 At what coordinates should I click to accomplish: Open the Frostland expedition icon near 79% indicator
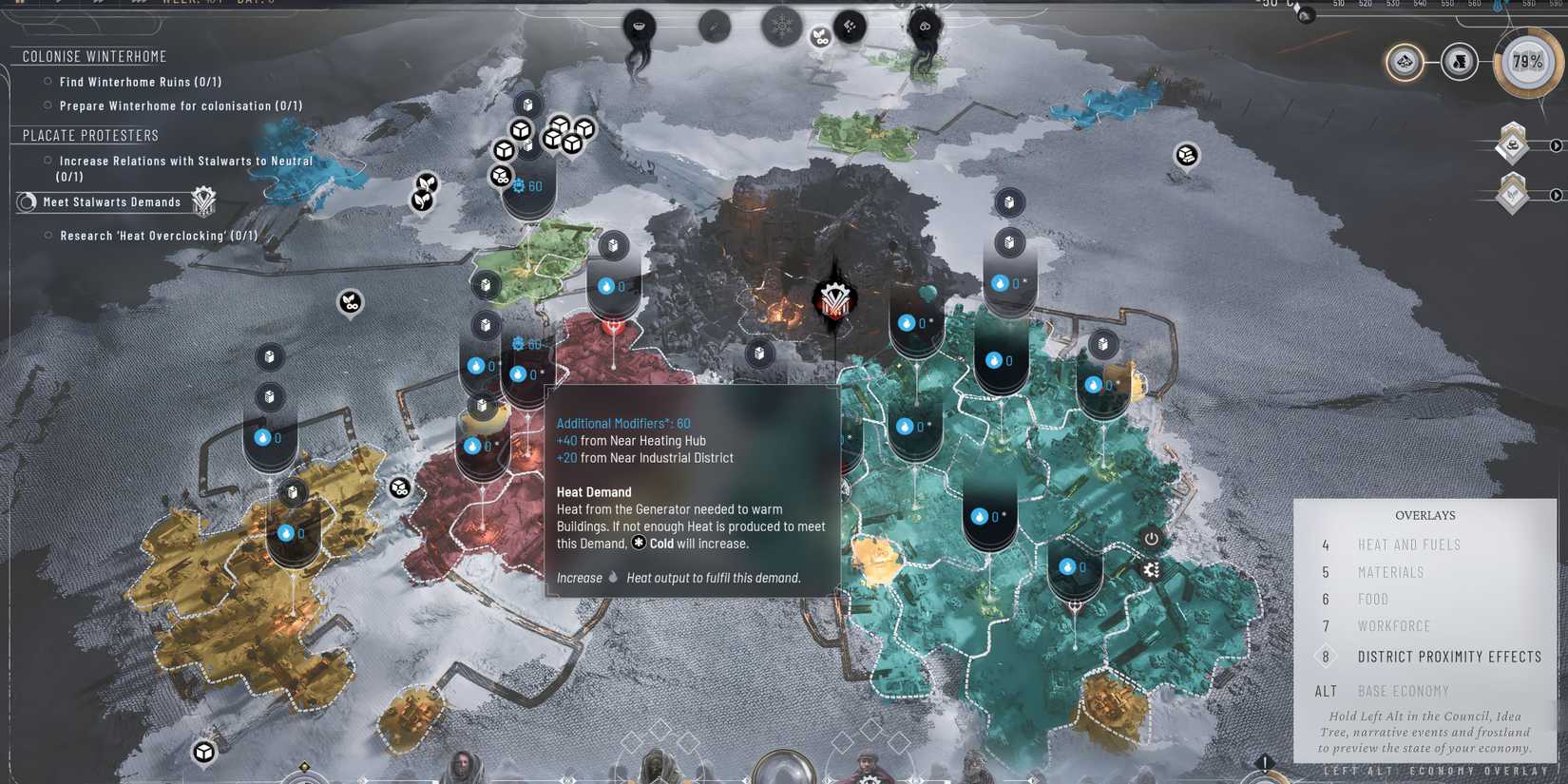click(1405, 63)
